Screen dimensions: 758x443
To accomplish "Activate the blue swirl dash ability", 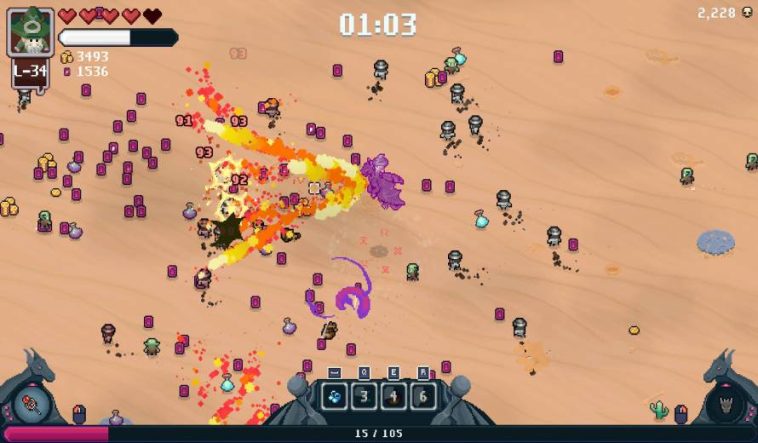I will [x=334, y=396].
